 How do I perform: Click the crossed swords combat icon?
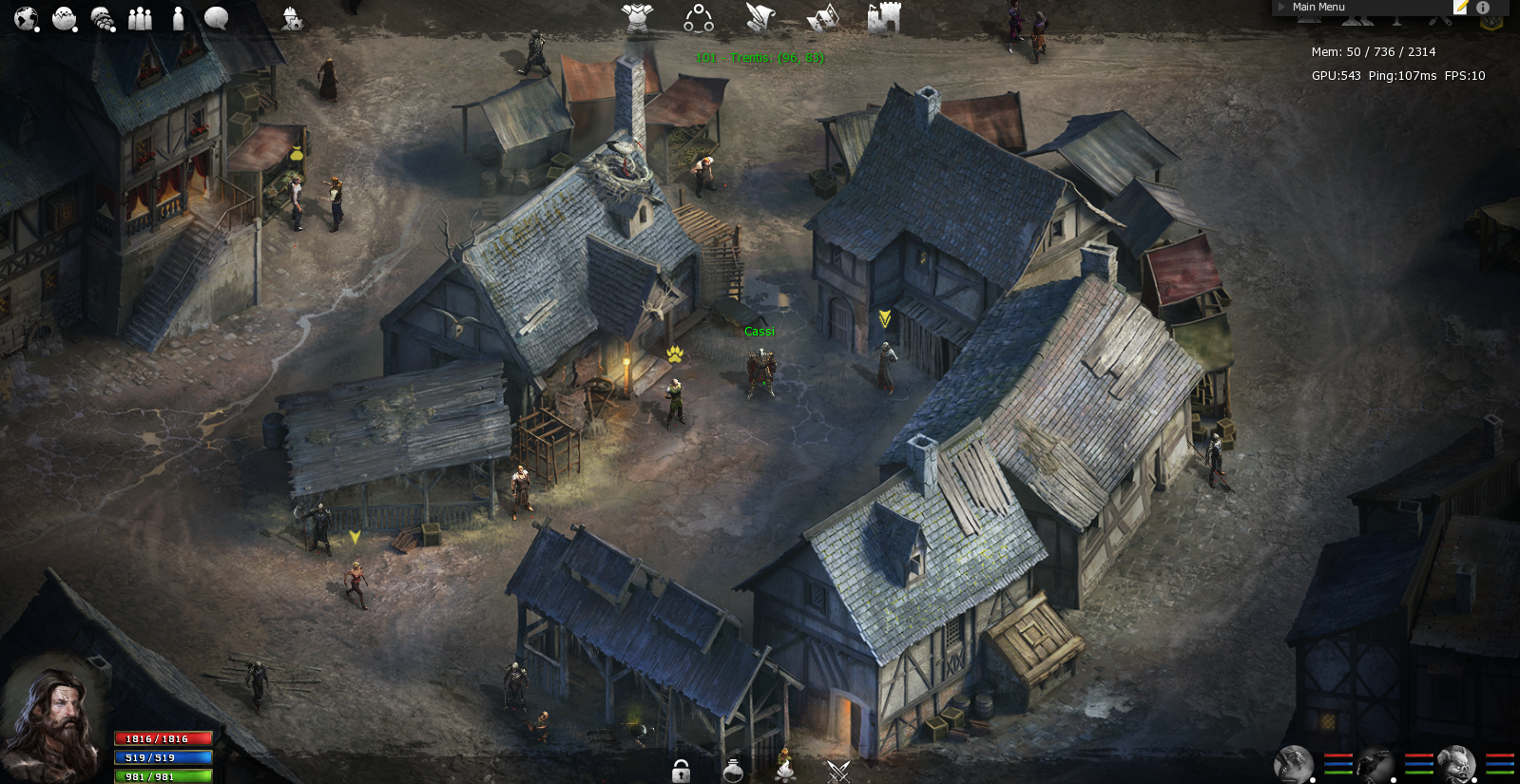tap(837, 771)
